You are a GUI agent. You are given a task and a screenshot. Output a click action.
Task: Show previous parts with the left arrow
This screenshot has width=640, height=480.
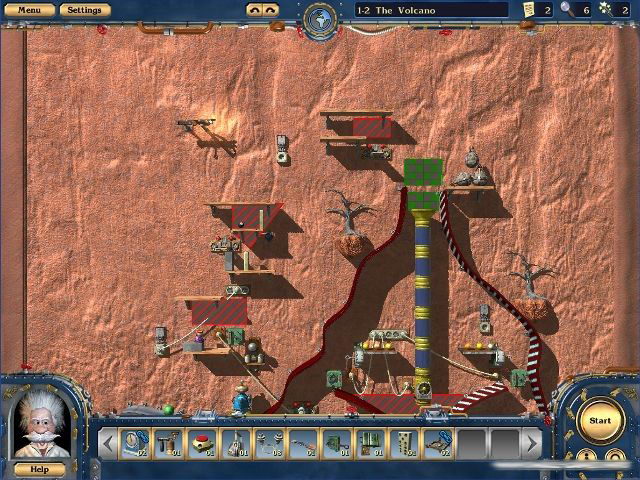(x=107, y=441)
